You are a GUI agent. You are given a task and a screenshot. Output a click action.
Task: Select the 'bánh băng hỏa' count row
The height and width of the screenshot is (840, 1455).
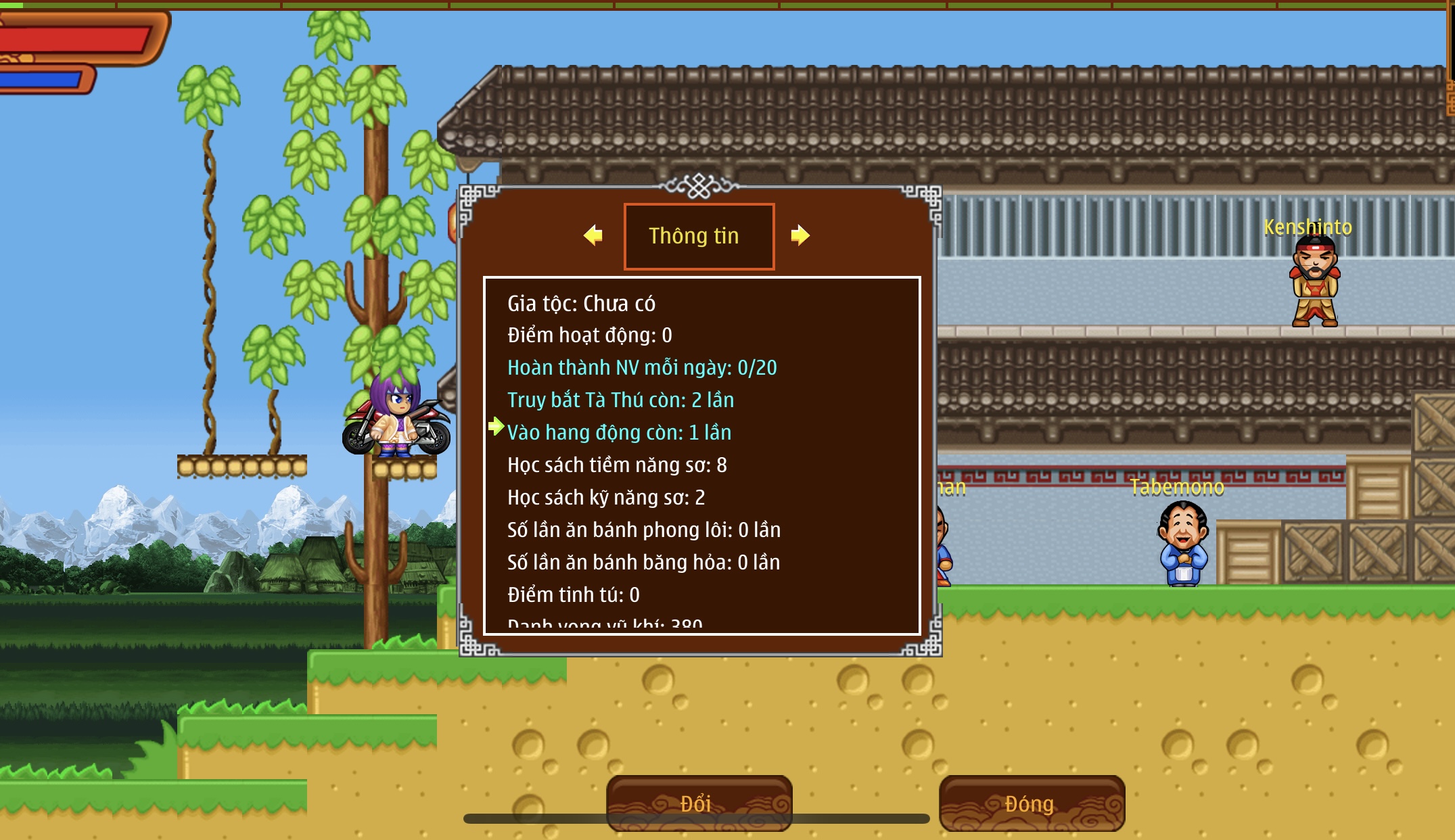pyautogui.click(x=643, y=563)
